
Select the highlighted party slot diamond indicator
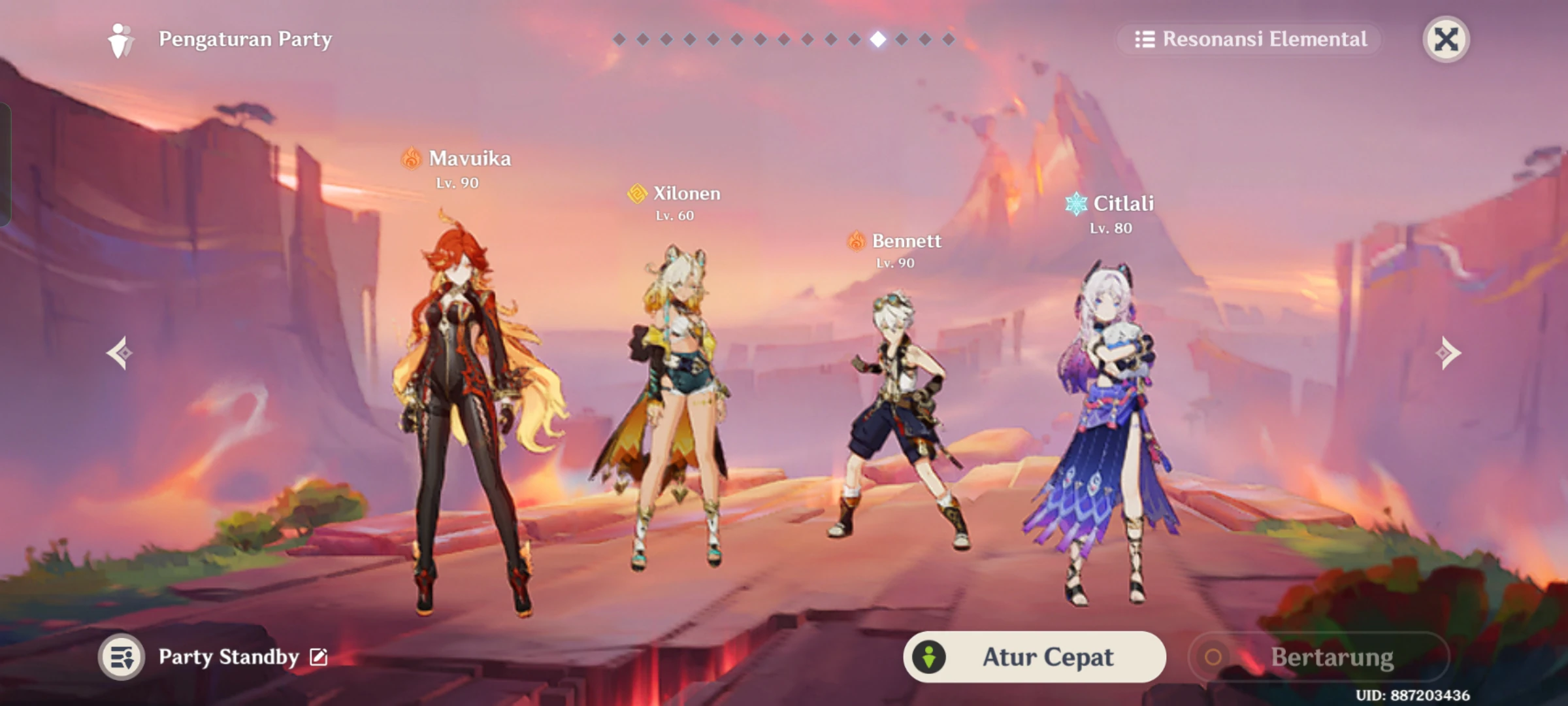(879, 39)
